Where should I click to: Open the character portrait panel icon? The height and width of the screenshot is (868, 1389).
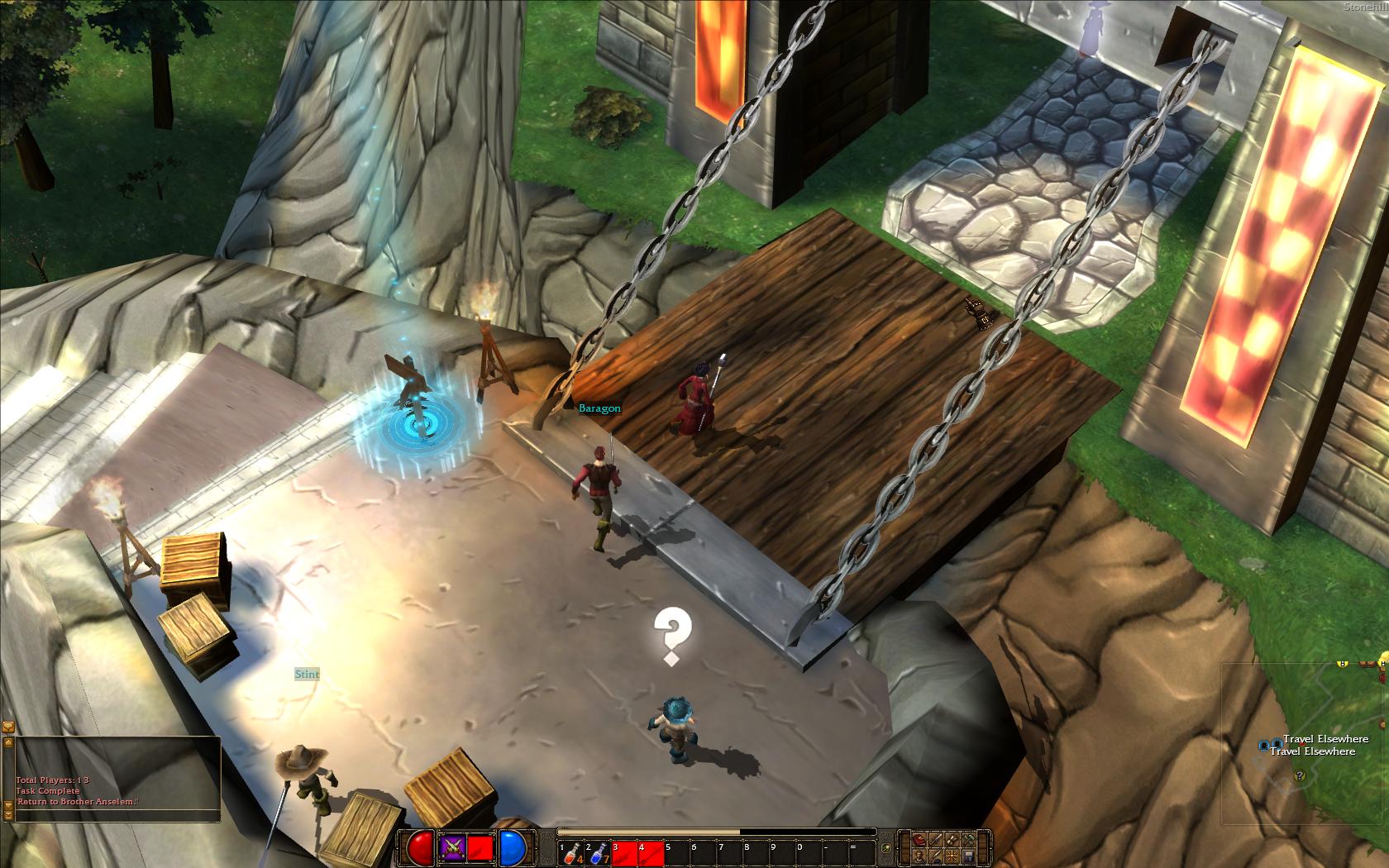(919, 857)
